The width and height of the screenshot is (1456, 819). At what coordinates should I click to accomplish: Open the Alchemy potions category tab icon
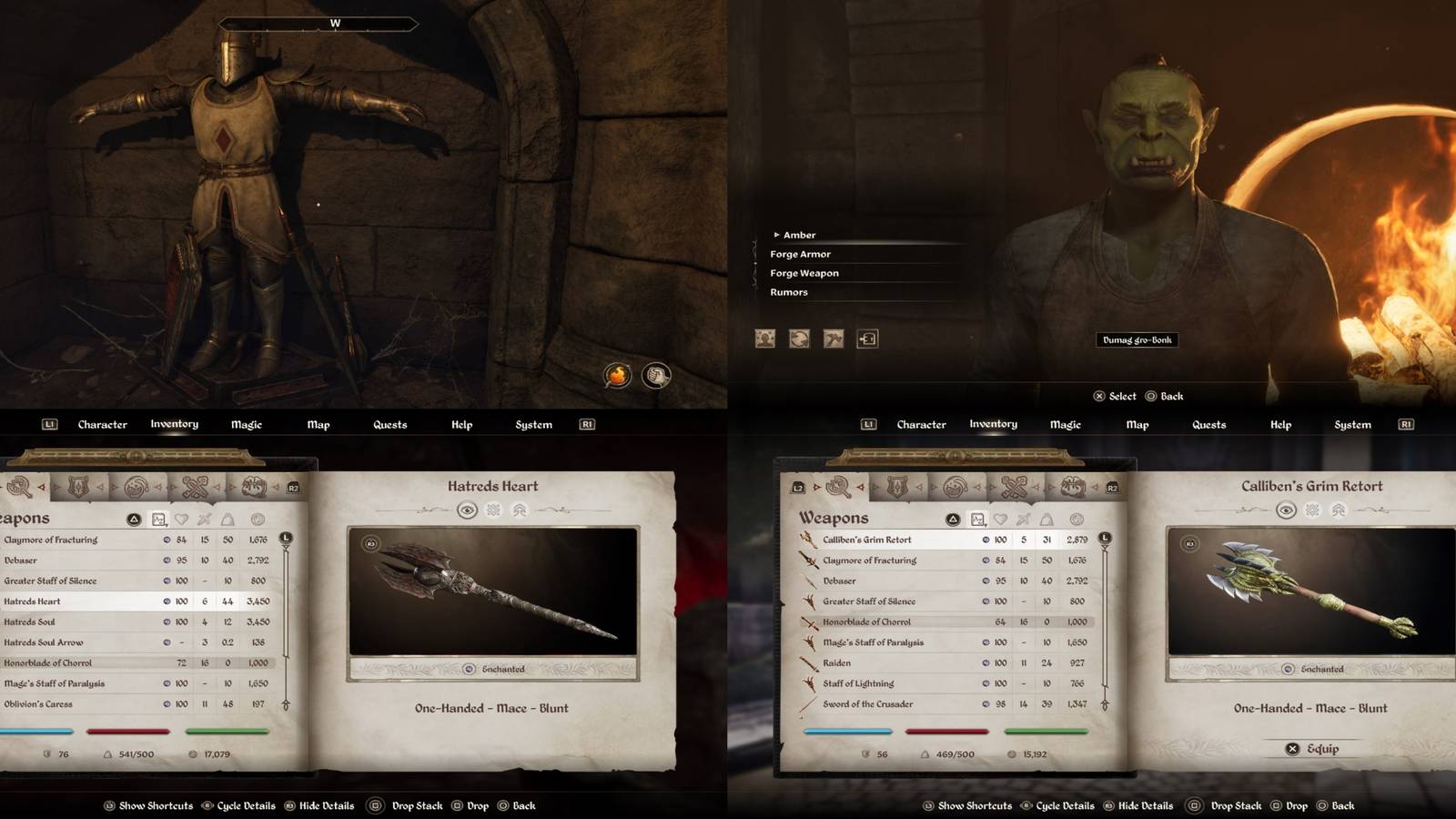(x=136, y=486)
